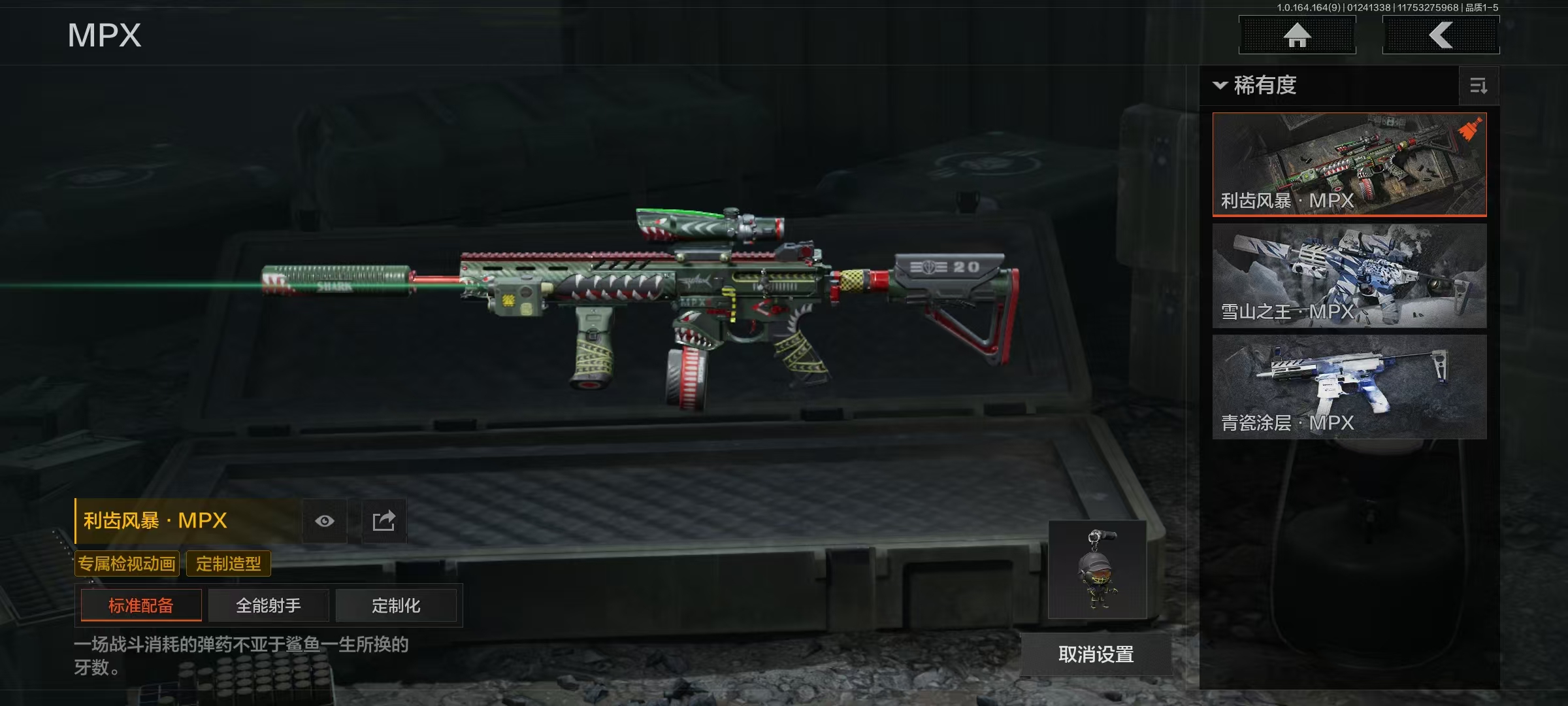Toggle the eye preview icon

click(325, 521)
